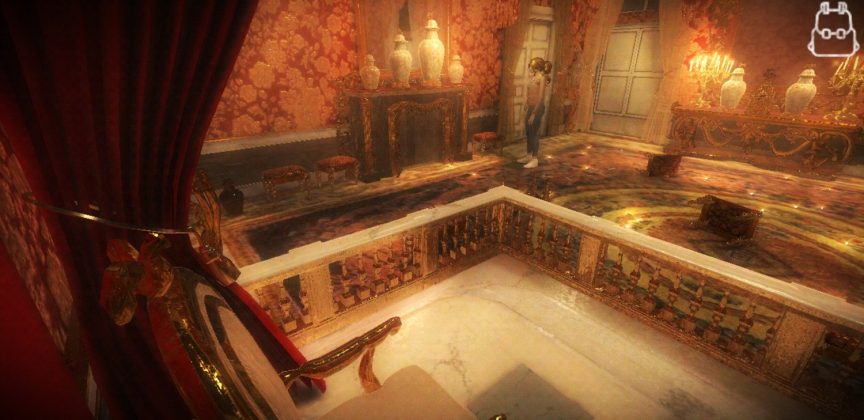The width and height of the screenshot is (864, 420).
Task: Open the backpack inventory icon
Action: pyautogui.click(x=834, y=29)
